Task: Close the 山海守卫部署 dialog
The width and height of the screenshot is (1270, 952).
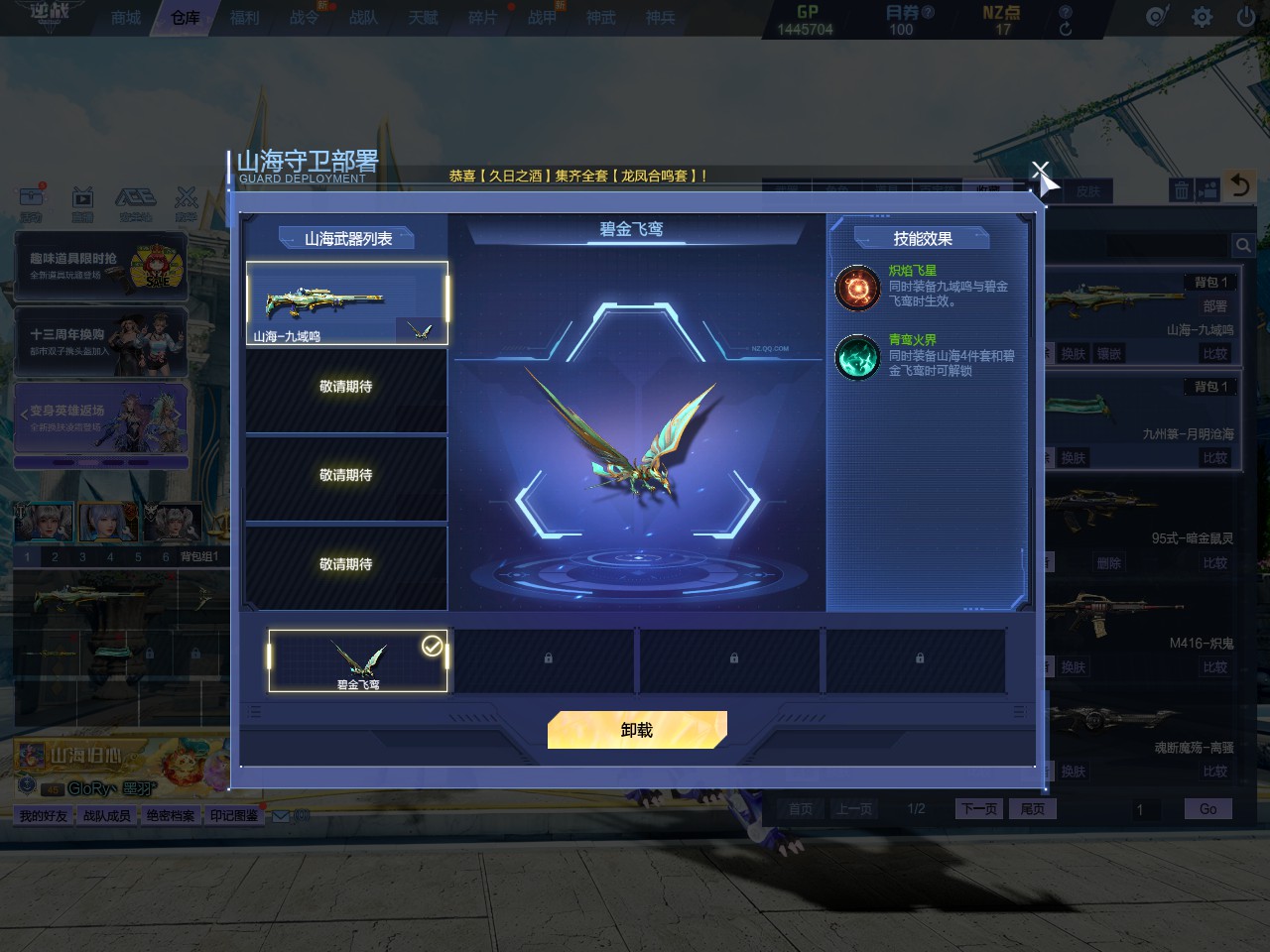Action: [1039, 172]
